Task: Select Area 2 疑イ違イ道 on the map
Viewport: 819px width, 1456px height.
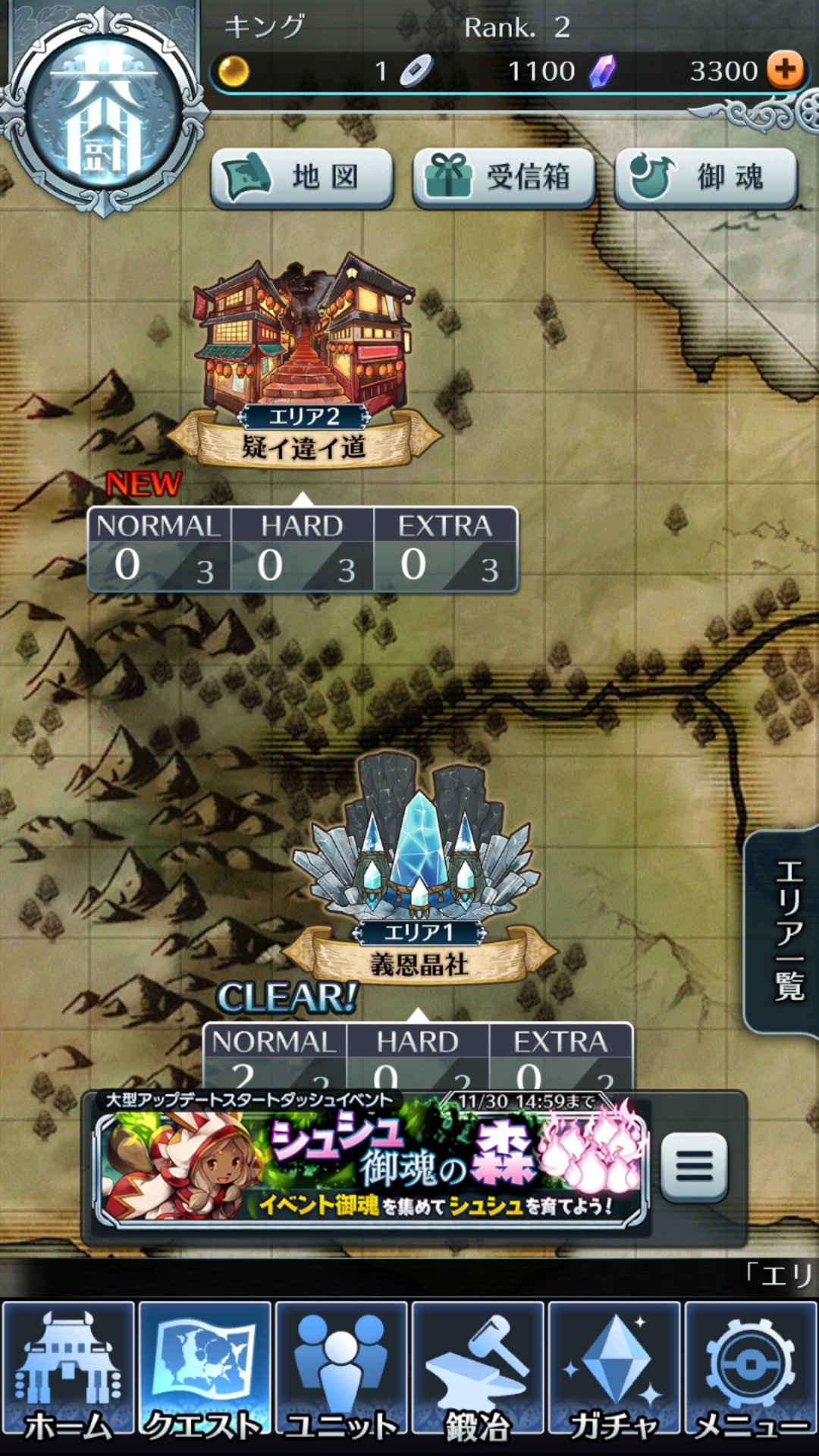Action: tap(303, 356)
